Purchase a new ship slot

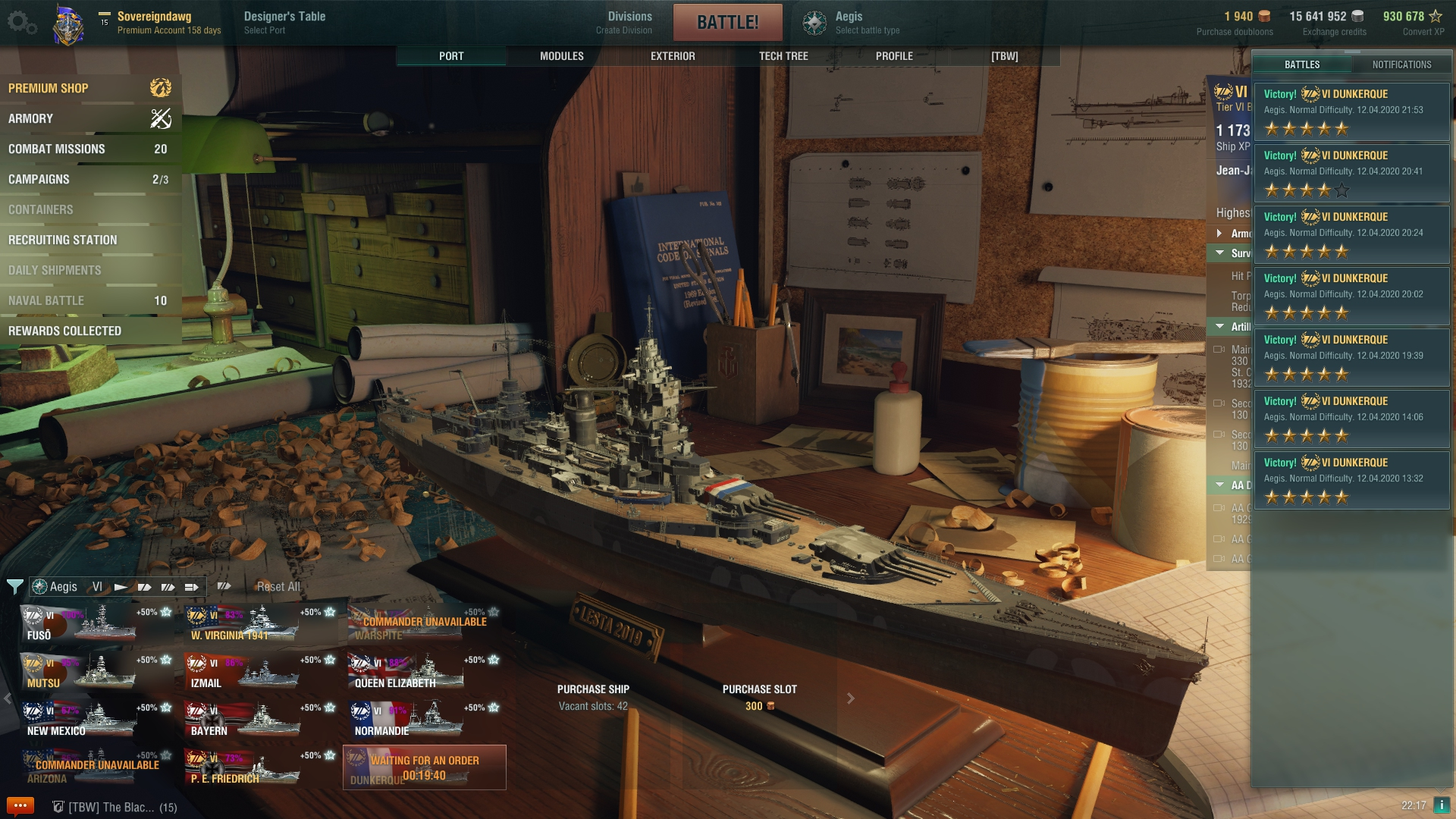pyautogui.click(x=759, y=697)
